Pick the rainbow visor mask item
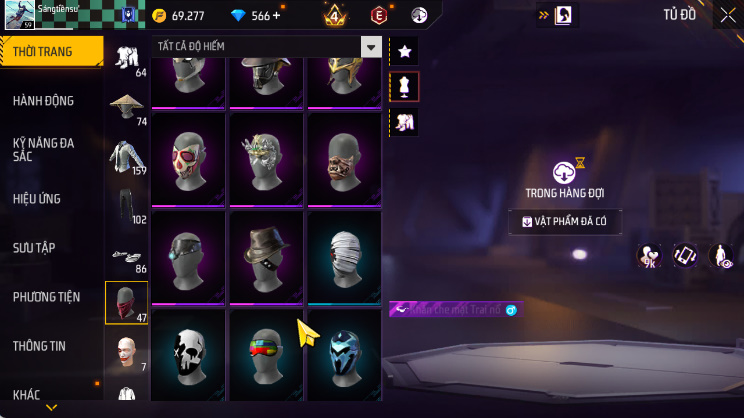Viewport: 744px width, 418px height. [x=266, y=354]
